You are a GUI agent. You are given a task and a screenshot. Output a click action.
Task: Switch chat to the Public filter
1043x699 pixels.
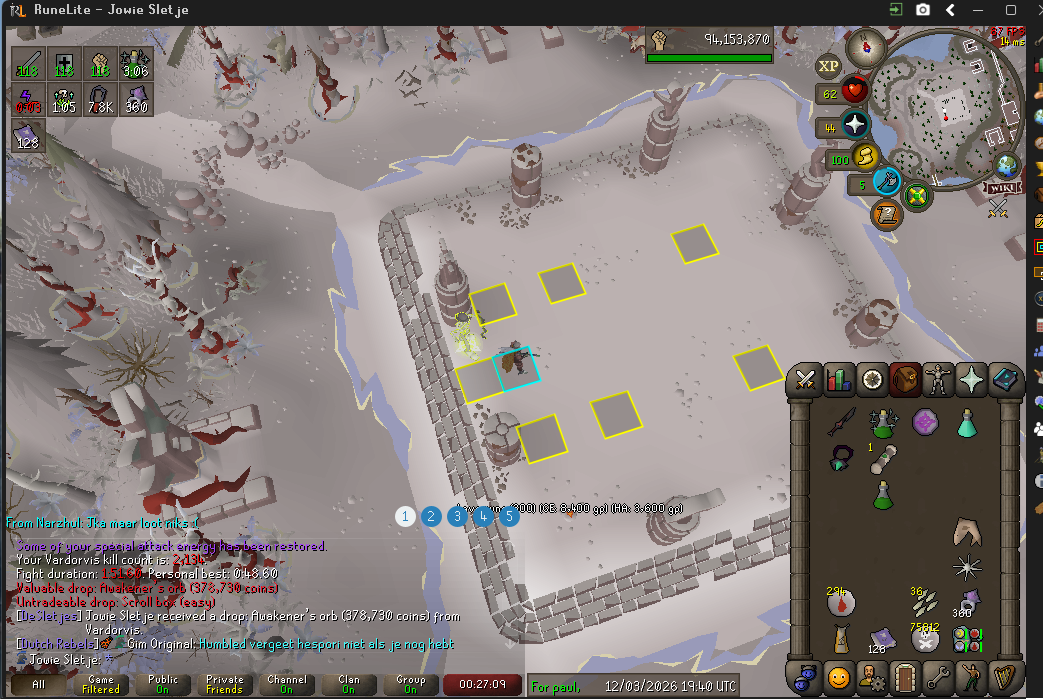point(163,684)
